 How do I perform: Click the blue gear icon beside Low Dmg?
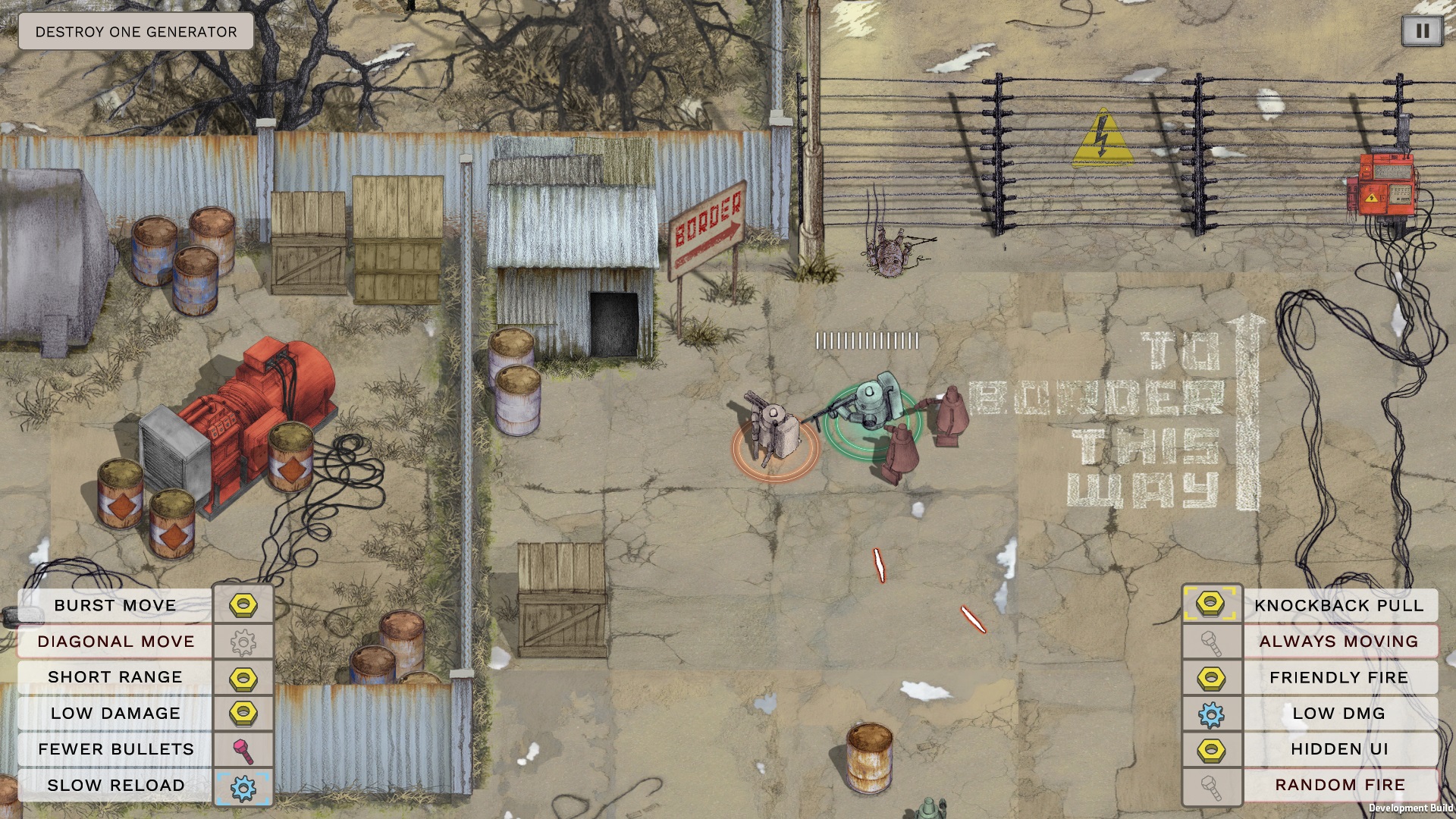[1211, 714]
